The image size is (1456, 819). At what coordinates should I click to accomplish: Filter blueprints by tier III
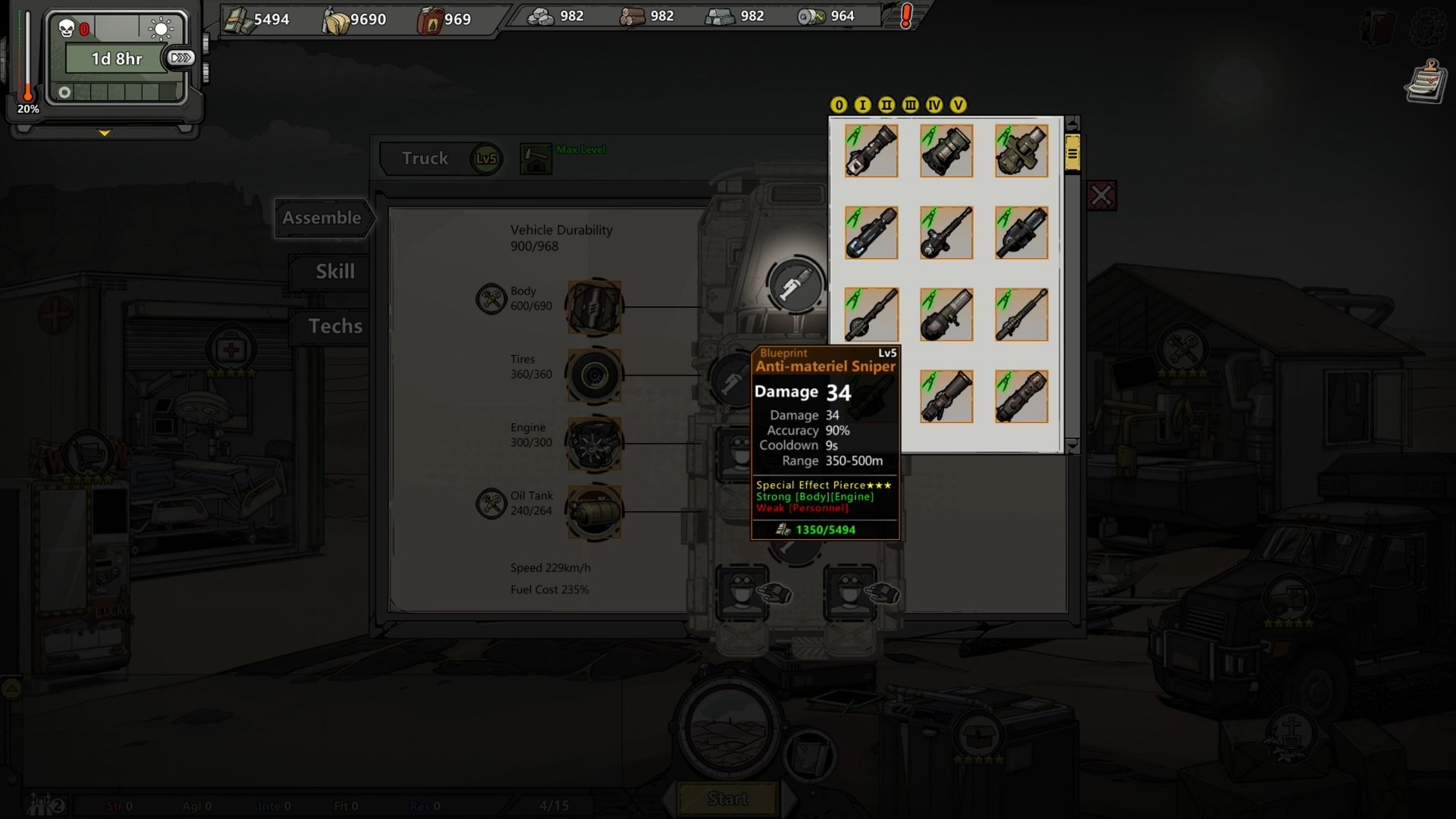click(910, 105)
